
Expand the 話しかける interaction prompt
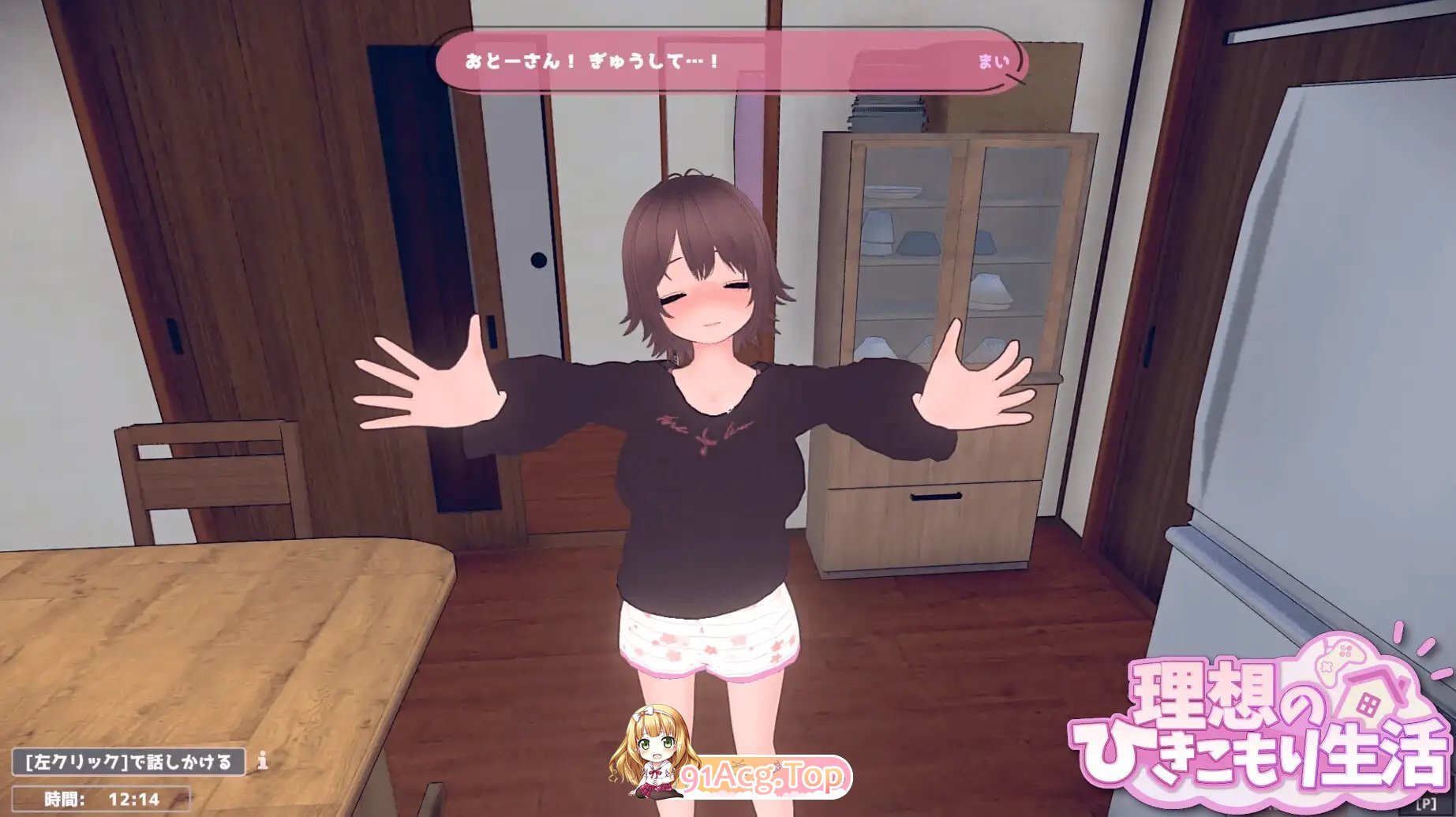126,763
